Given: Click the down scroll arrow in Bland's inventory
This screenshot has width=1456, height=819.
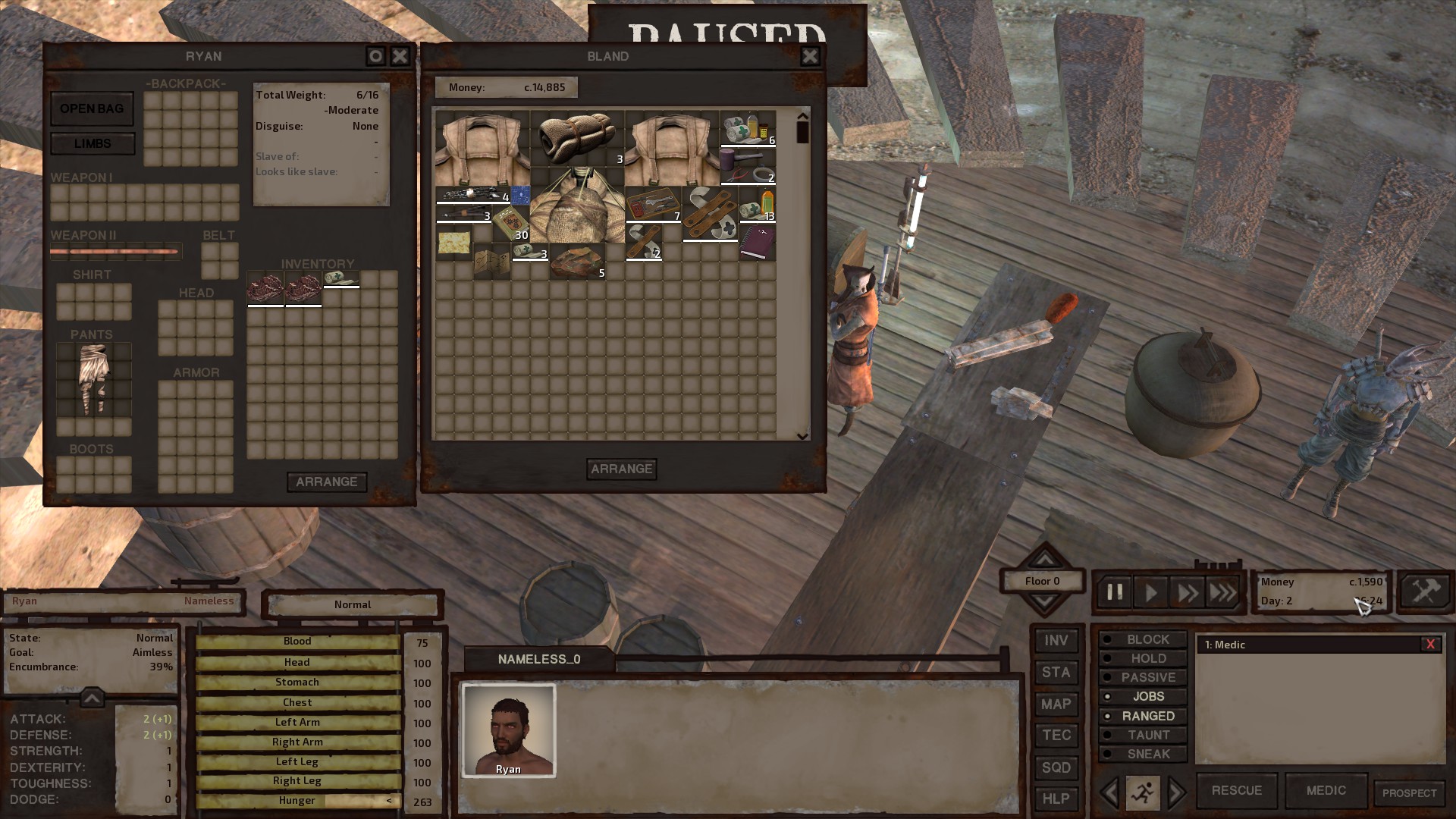Looking at the screenshot, I should 800,435.
